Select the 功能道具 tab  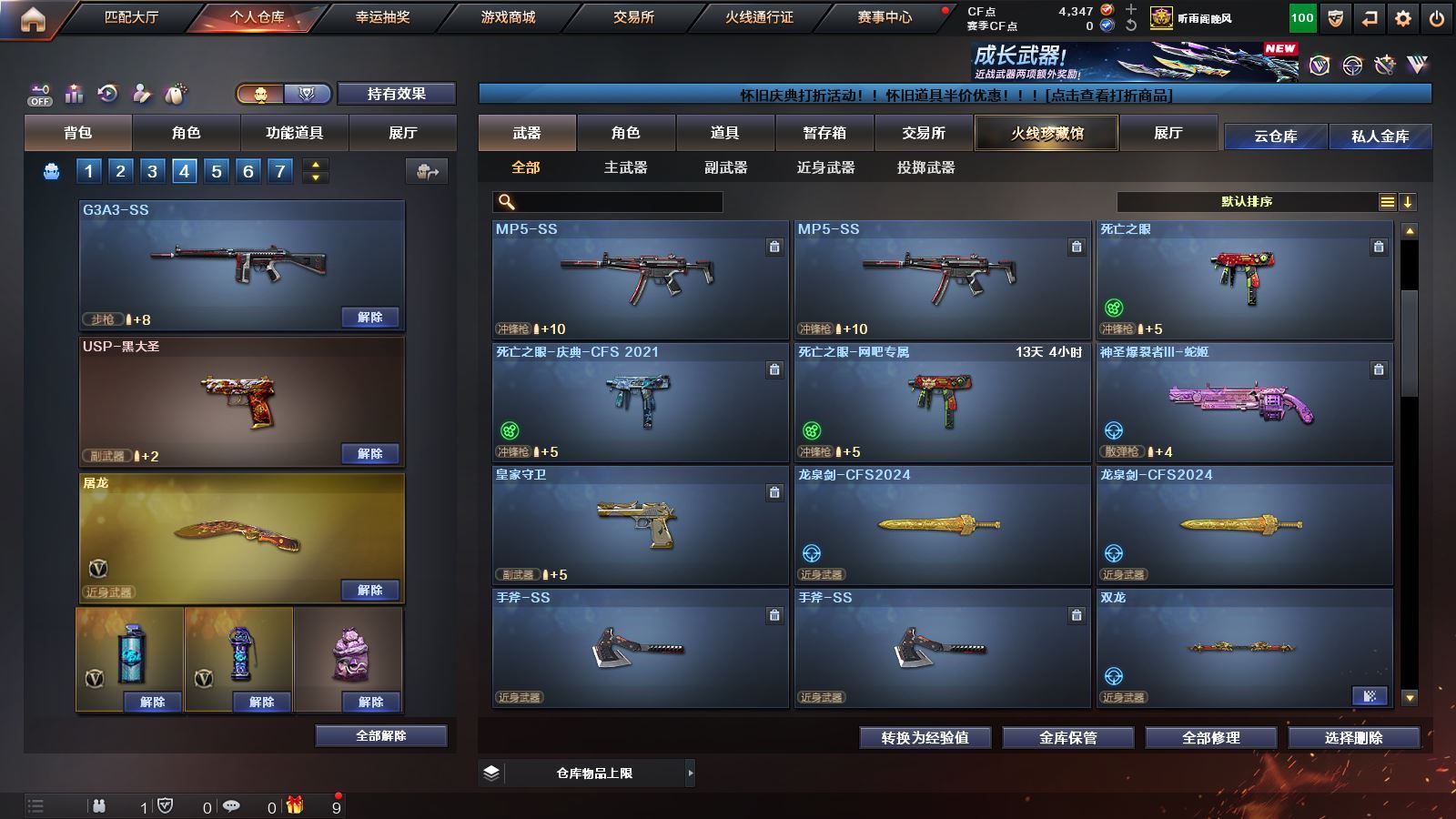pyautogui.click(x=294, y=133)
